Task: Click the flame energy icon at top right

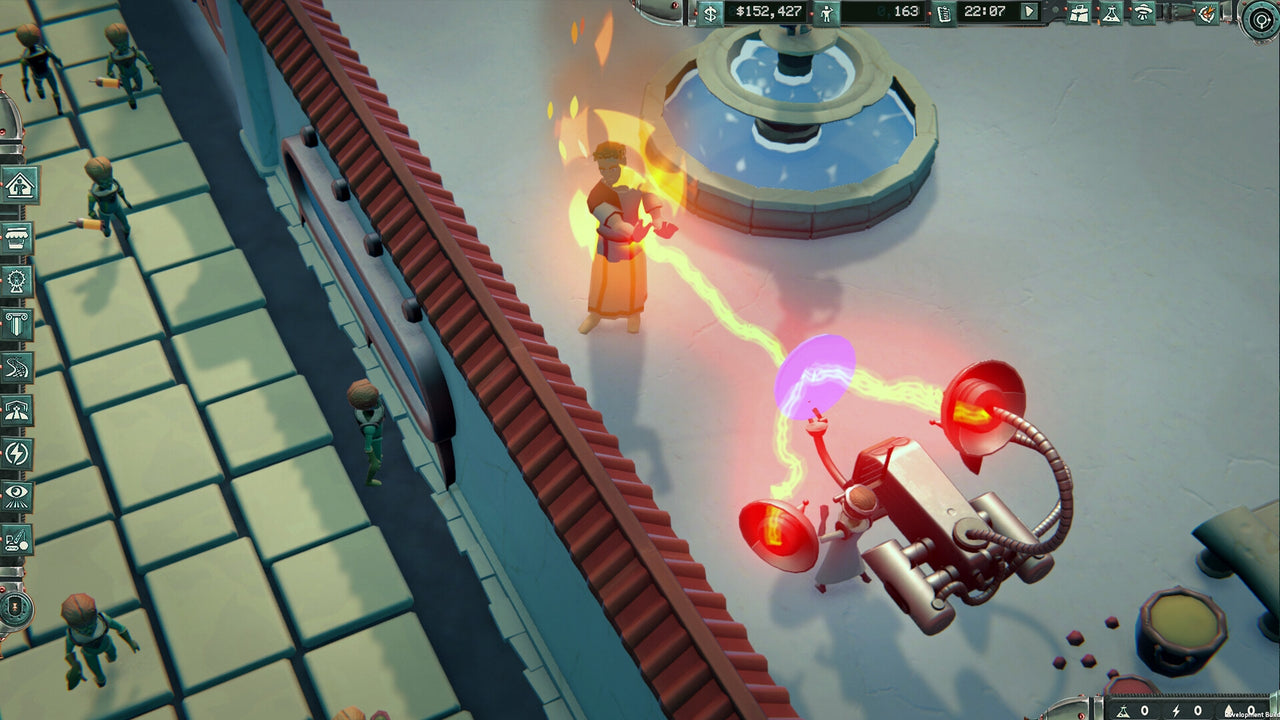Action: 1209,14
